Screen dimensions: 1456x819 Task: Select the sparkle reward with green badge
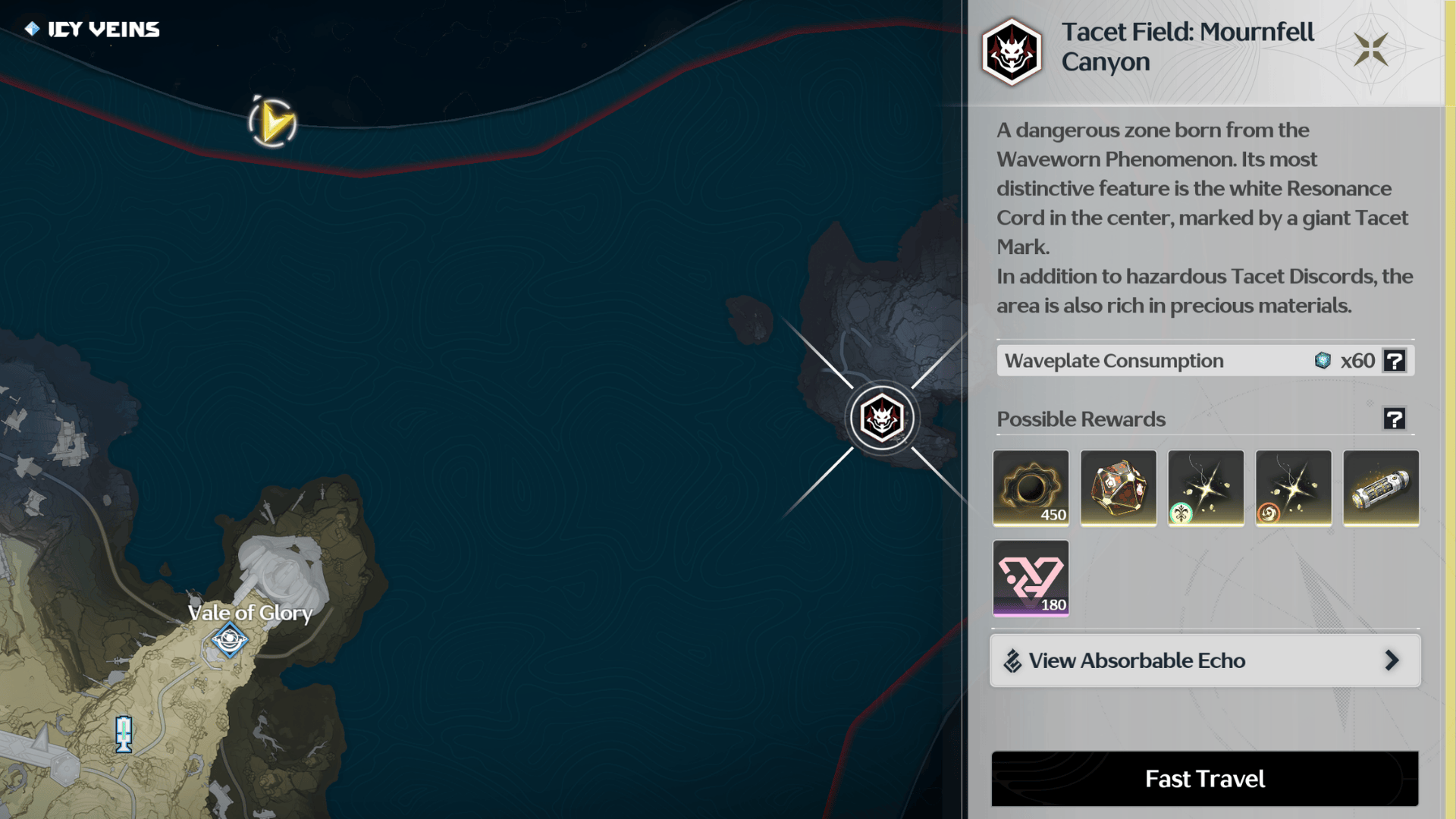coord(1206,488)
